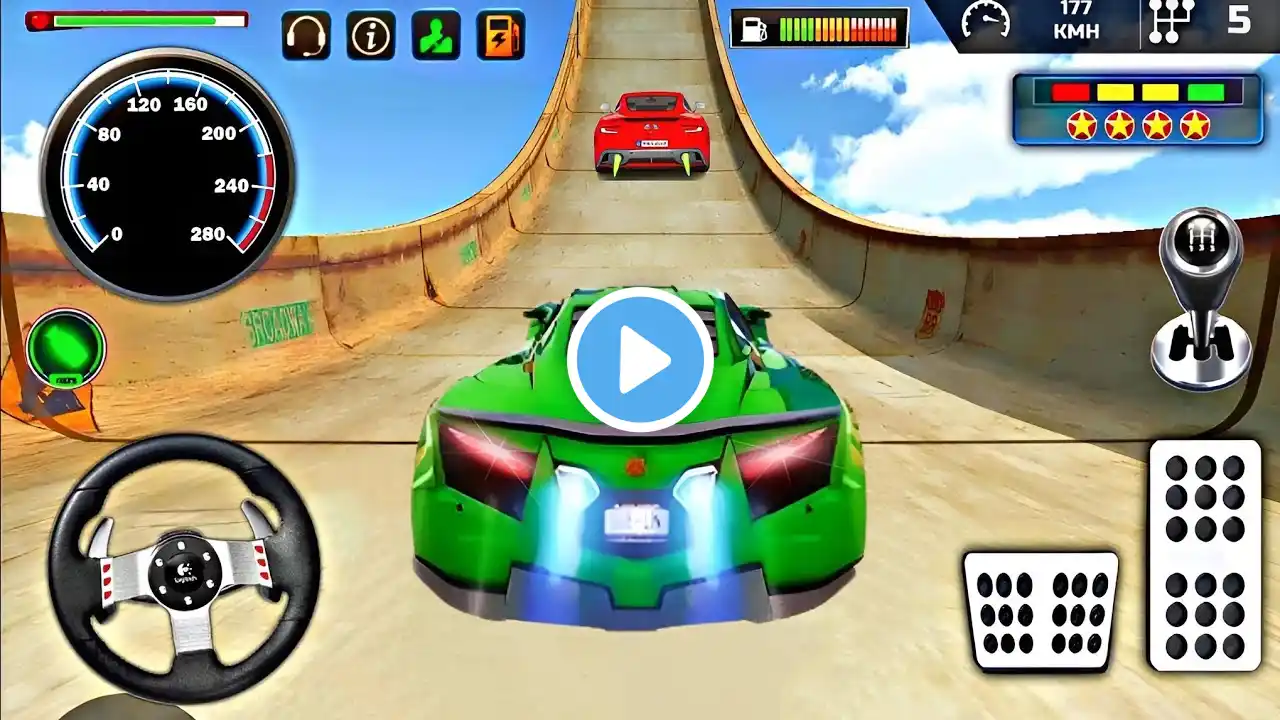Hit the tall accelerator pedal
This screenshot has width=1280, height=720.
(x=1204, y=554)
